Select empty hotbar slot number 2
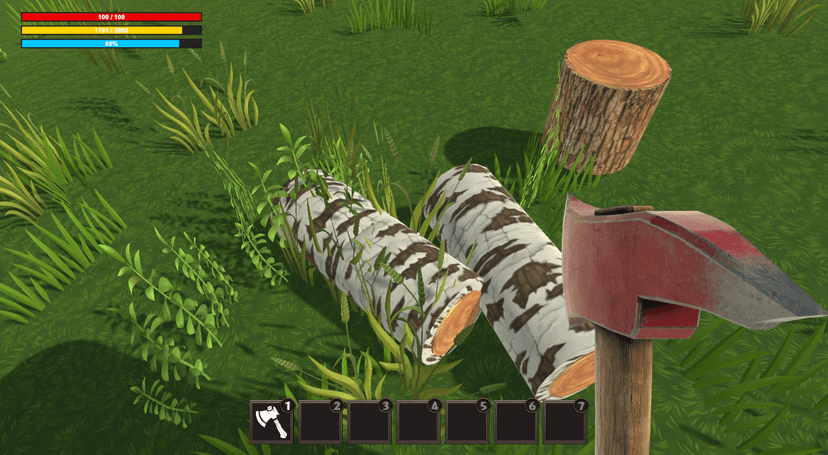The image size is (828, 455). pyautogui.click(x=320, y=421)
